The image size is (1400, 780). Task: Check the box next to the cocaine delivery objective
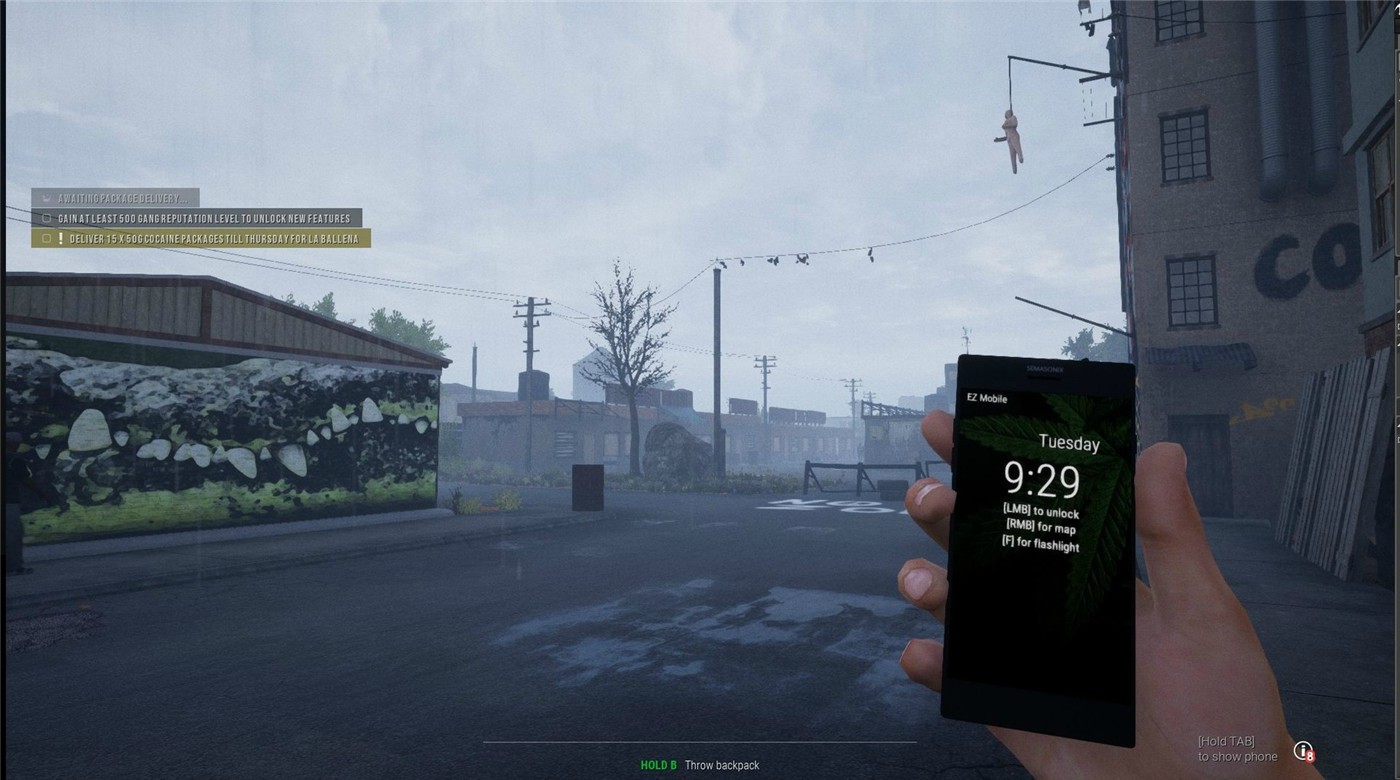[44, 238]
